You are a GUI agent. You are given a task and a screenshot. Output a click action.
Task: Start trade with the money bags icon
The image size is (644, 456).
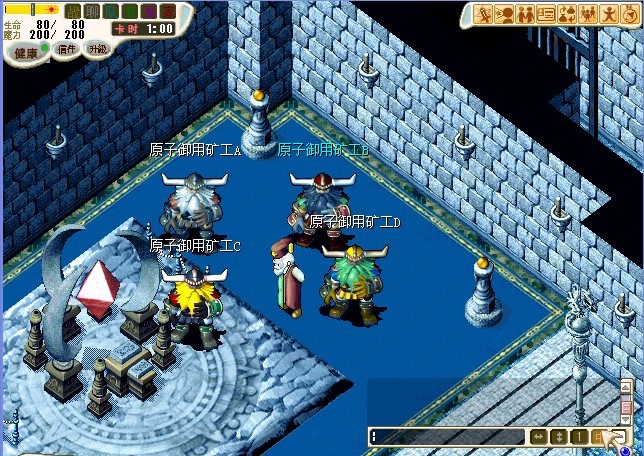[x=567, y=14]
